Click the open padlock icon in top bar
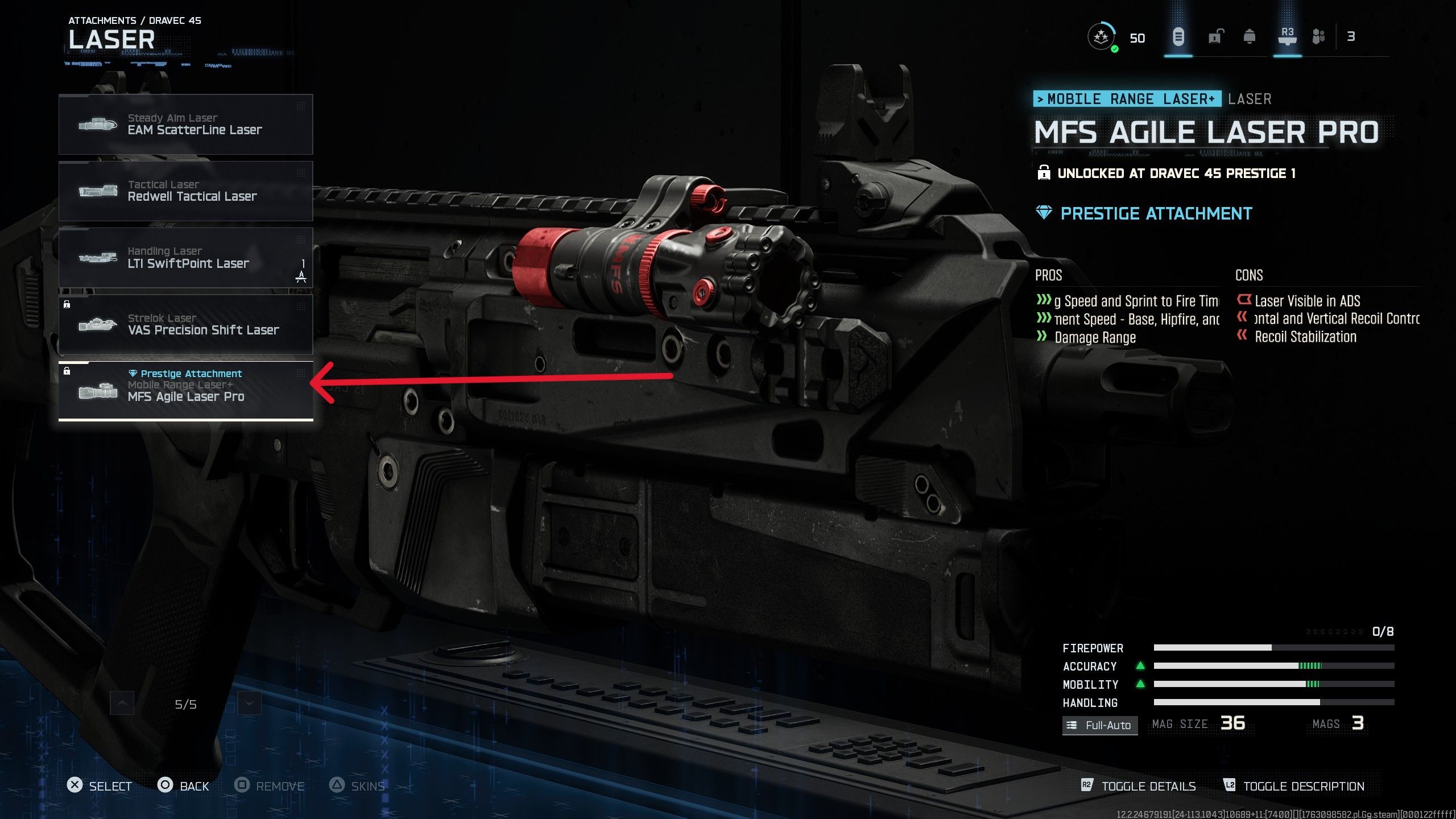The width and height of the screenshot is (1456, 819). click(1215, 37)
